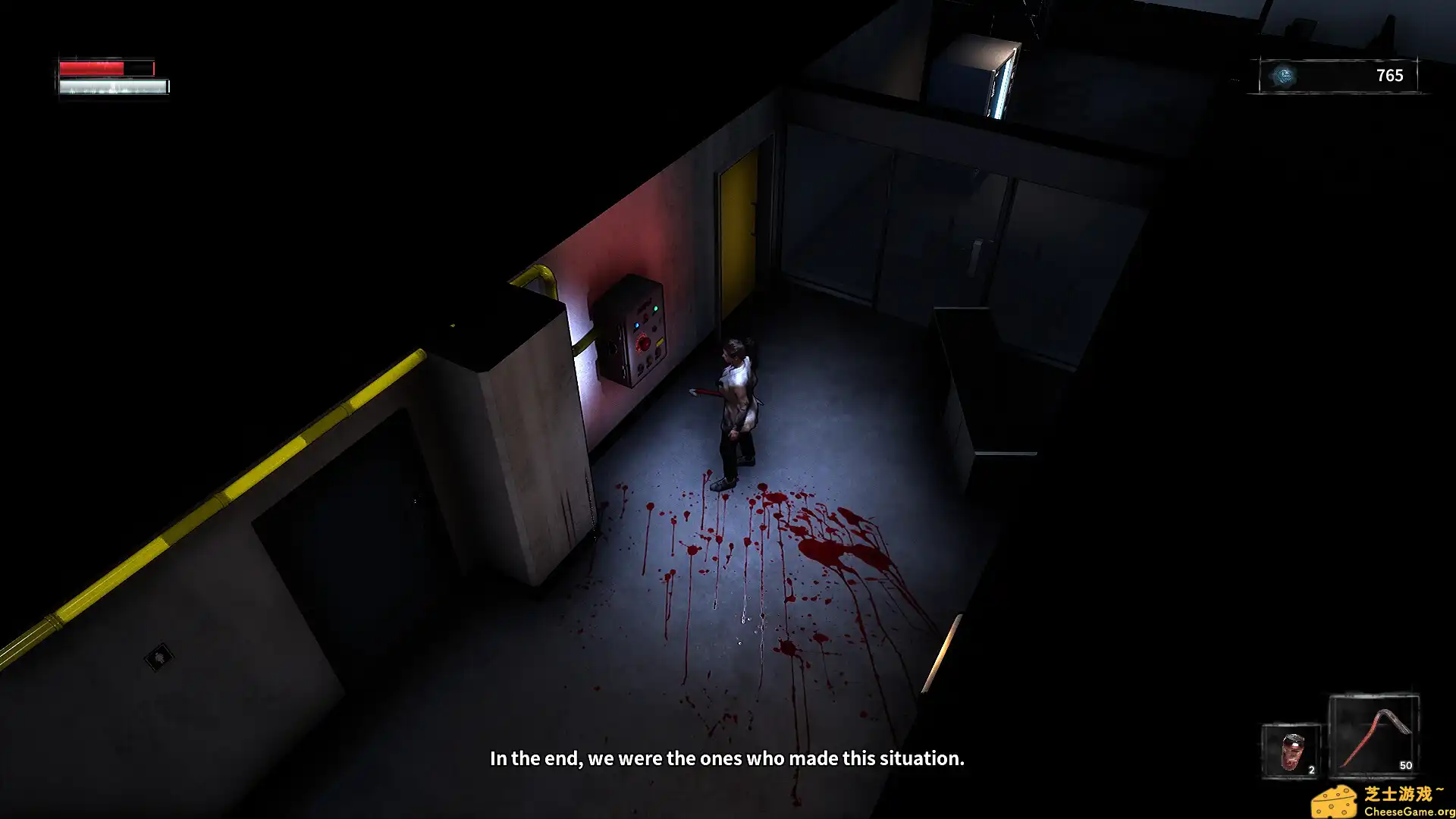Screen dimensions: 1456x819
Task: Click the subtitle text at the bottom
Action: click(x=728, y=758)
